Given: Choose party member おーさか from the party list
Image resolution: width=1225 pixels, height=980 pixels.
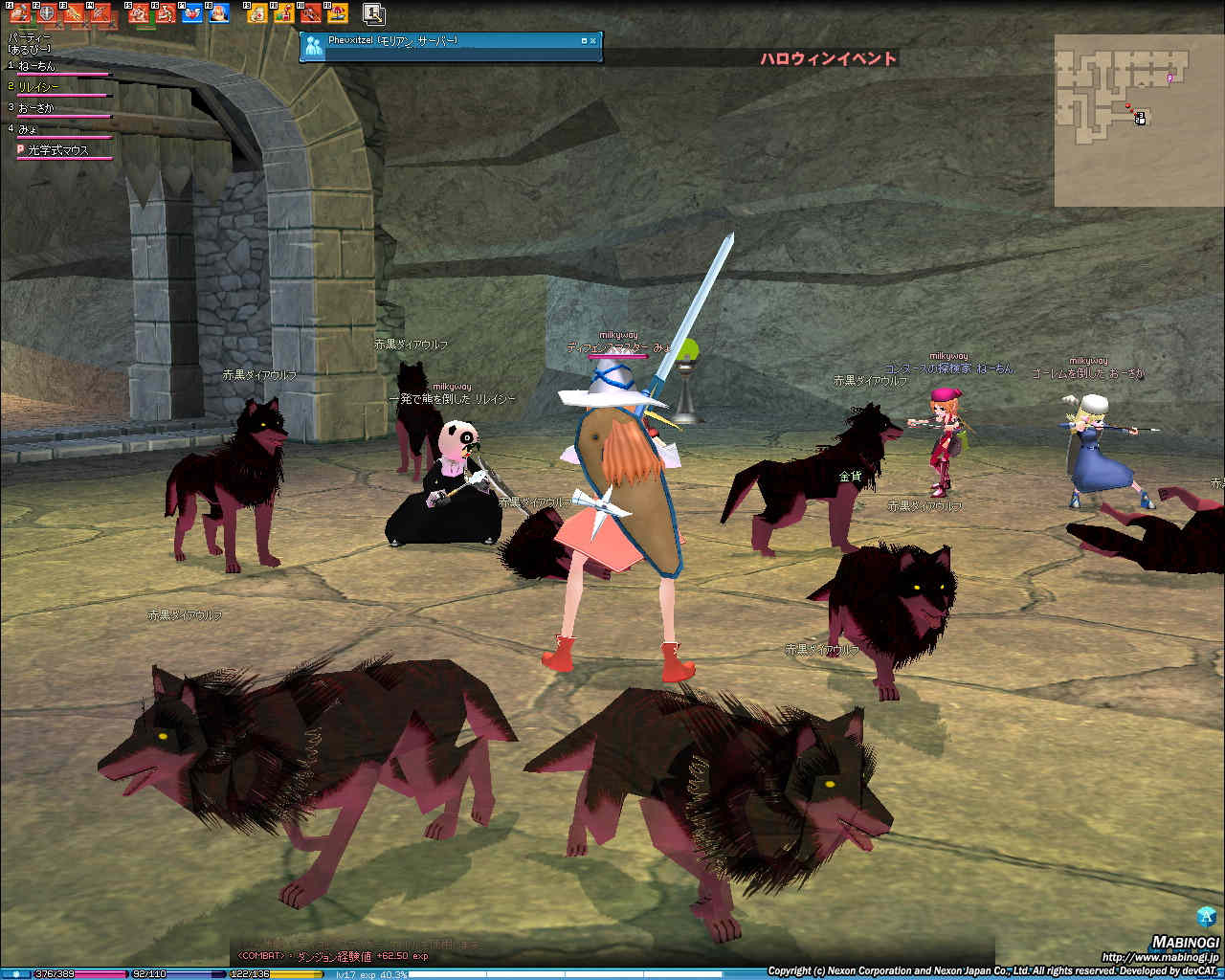Looking at the screenshot, I should (38, 108).
